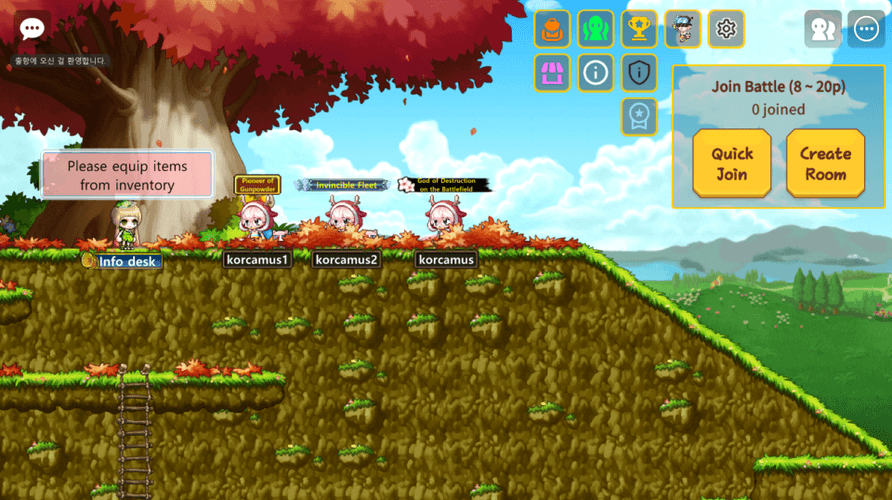This screenshot has height=500, width=892.
Task: Create a new battle room
Action: [x=825, y=163]
